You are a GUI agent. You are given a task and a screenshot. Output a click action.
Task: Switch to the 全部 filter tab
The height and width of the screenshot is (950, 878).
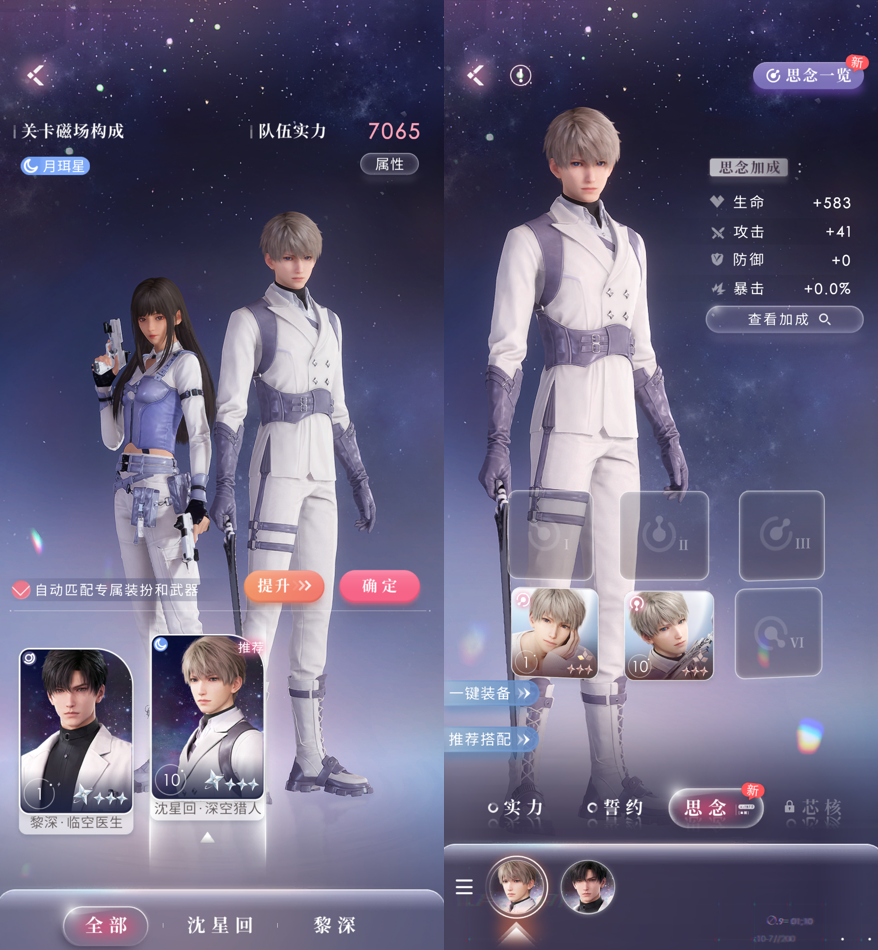tap(106, 925)
